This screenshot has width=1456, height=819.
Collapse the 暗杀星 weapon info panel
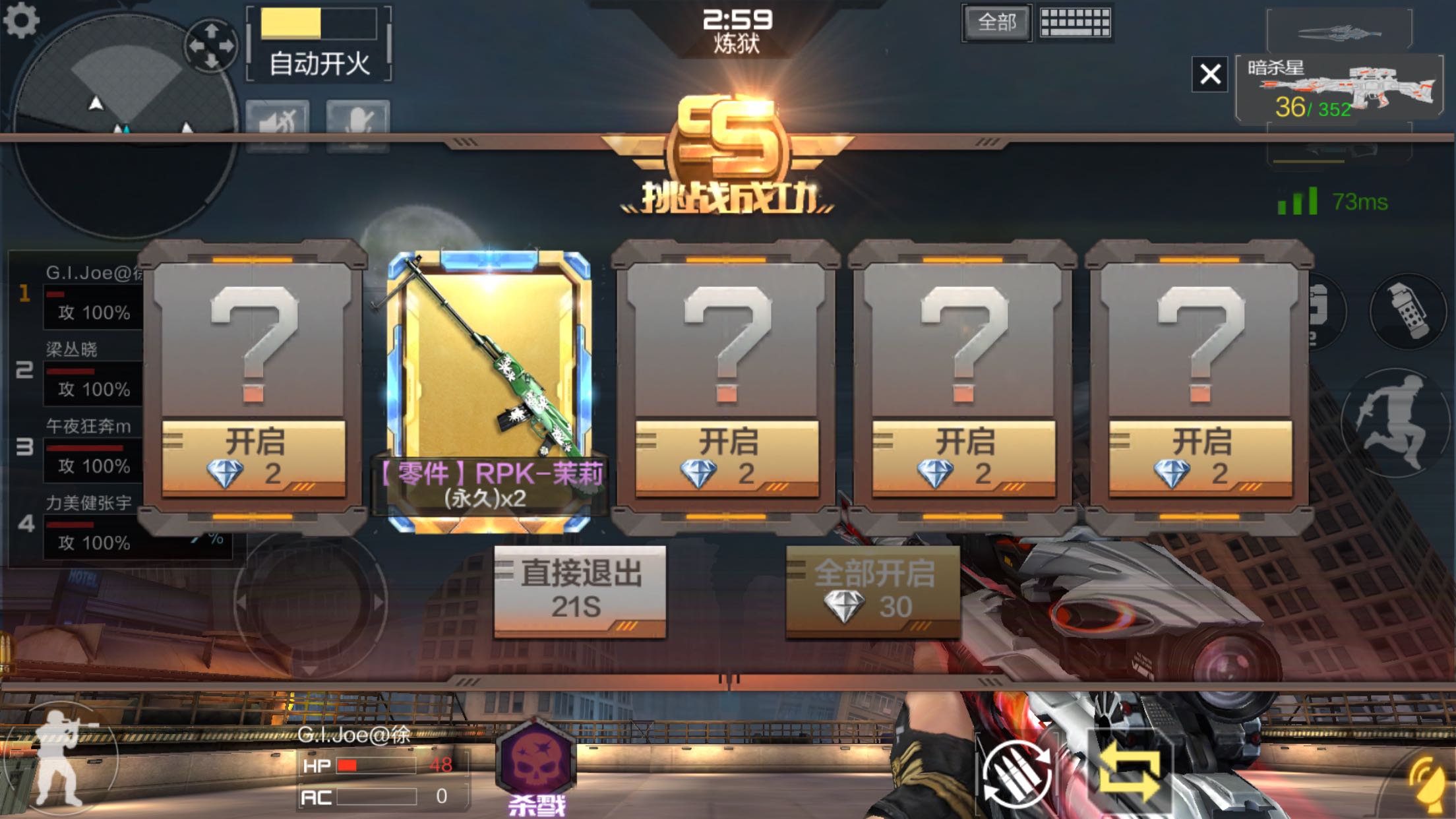pos(1210,74)
